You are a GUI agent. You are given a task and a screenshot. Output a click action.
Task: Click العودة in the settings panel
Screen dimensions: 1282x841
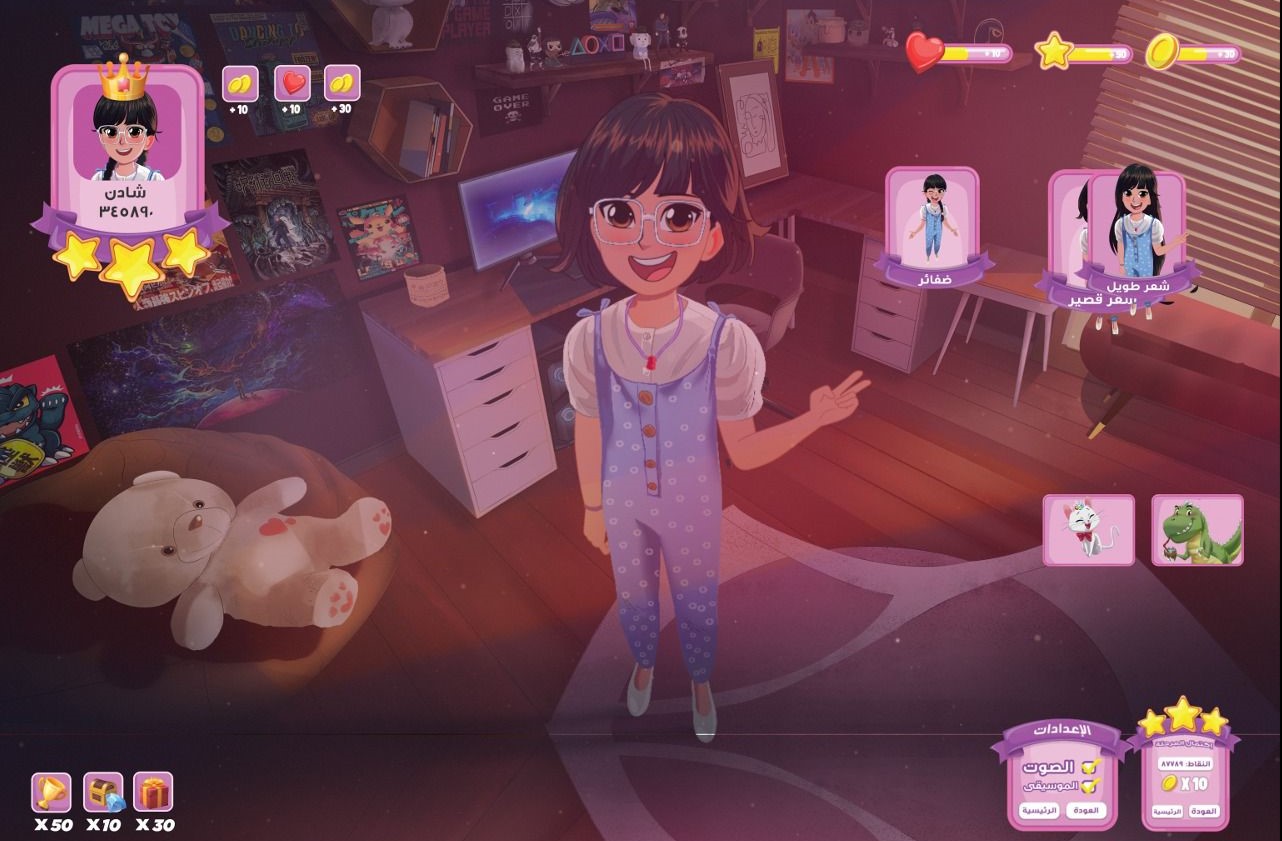(1086, 810)
